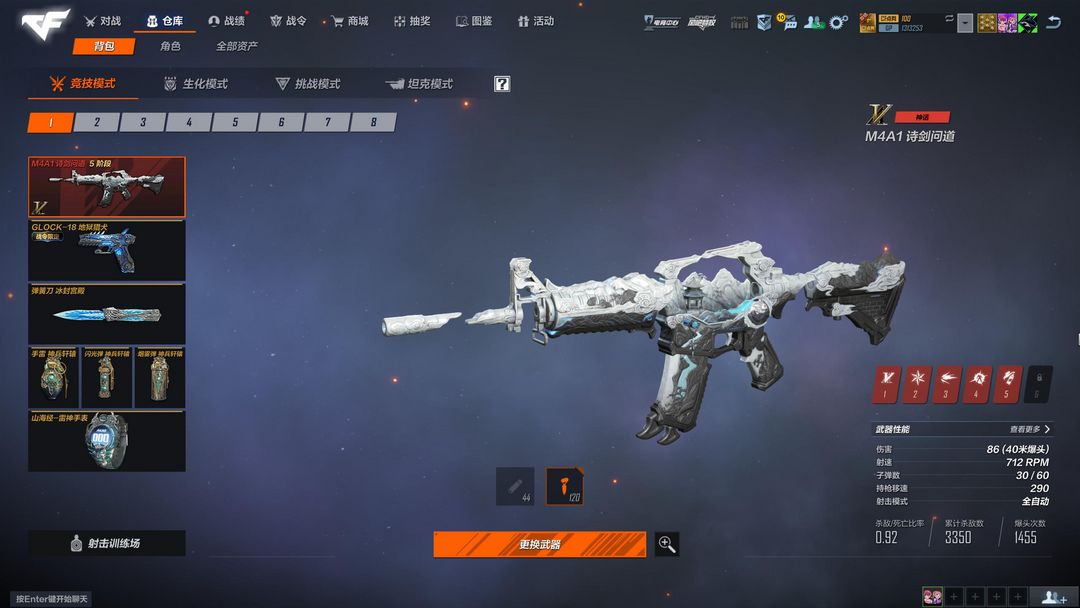Open the 活动 events menu
The height and width of the screenshot is (608, 1080).
536,21
